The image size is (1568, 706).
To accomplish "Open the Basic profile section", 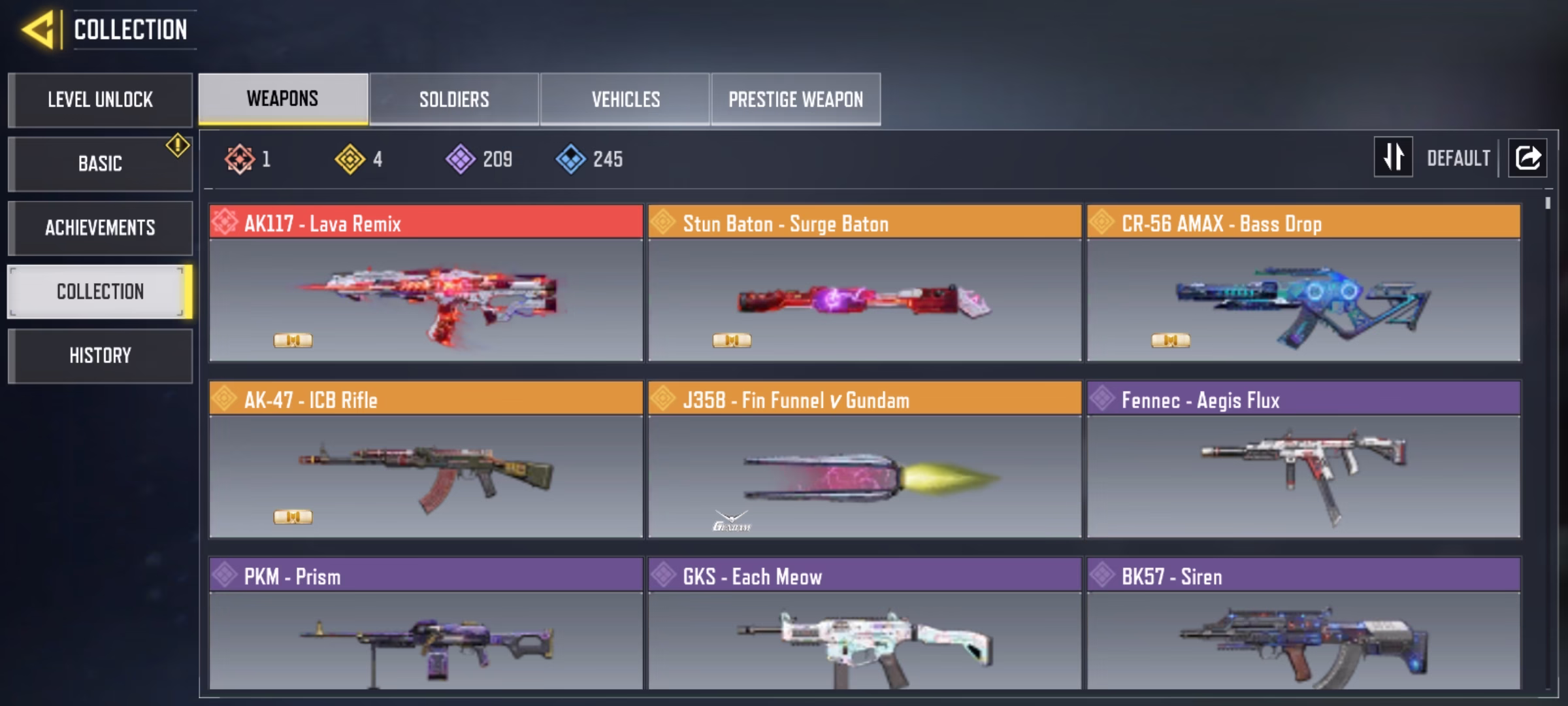I will click(x=100, y=163).
